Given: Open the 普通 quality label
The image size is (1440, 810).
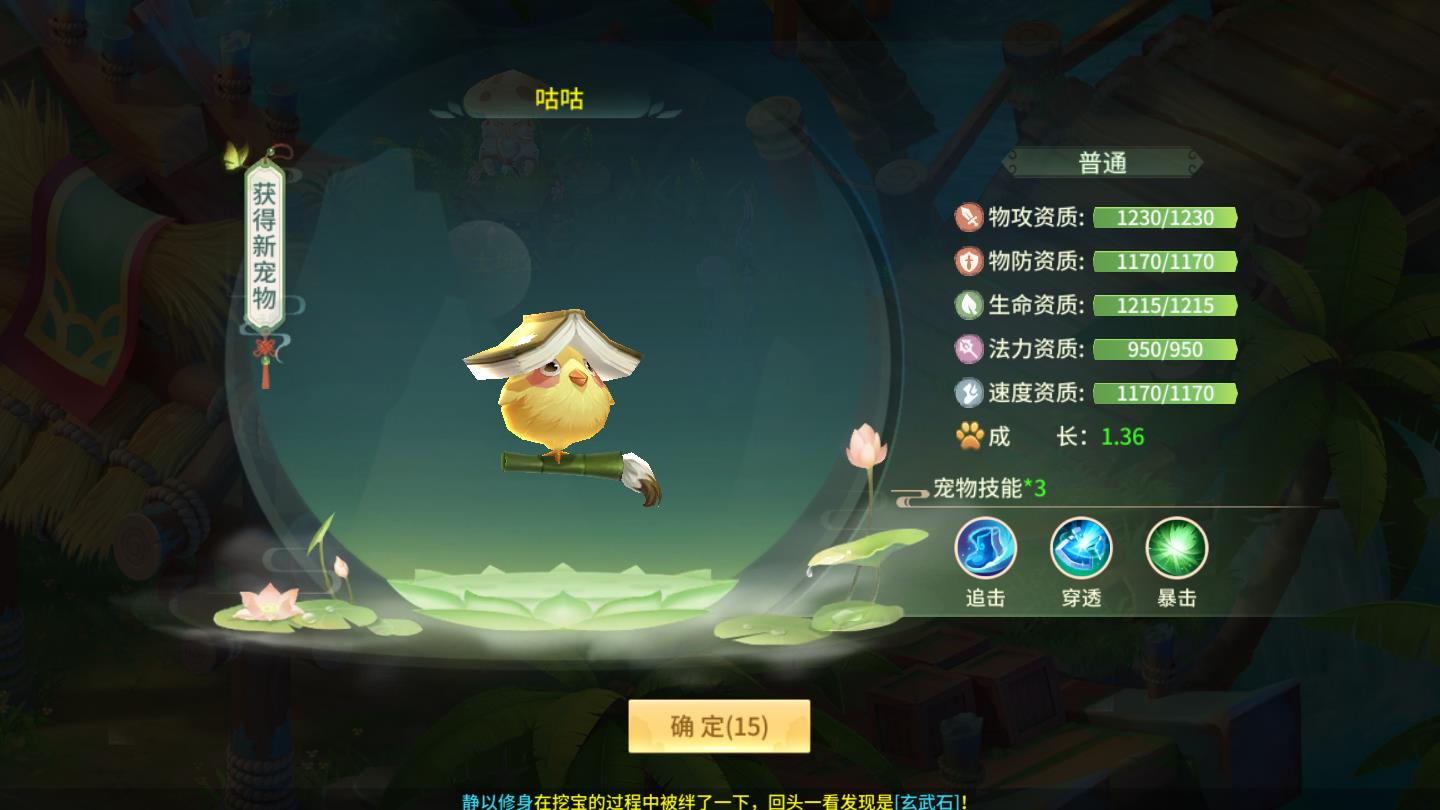Looking at the screenshot, I should pyautogui.click(x=1101, y=163).
